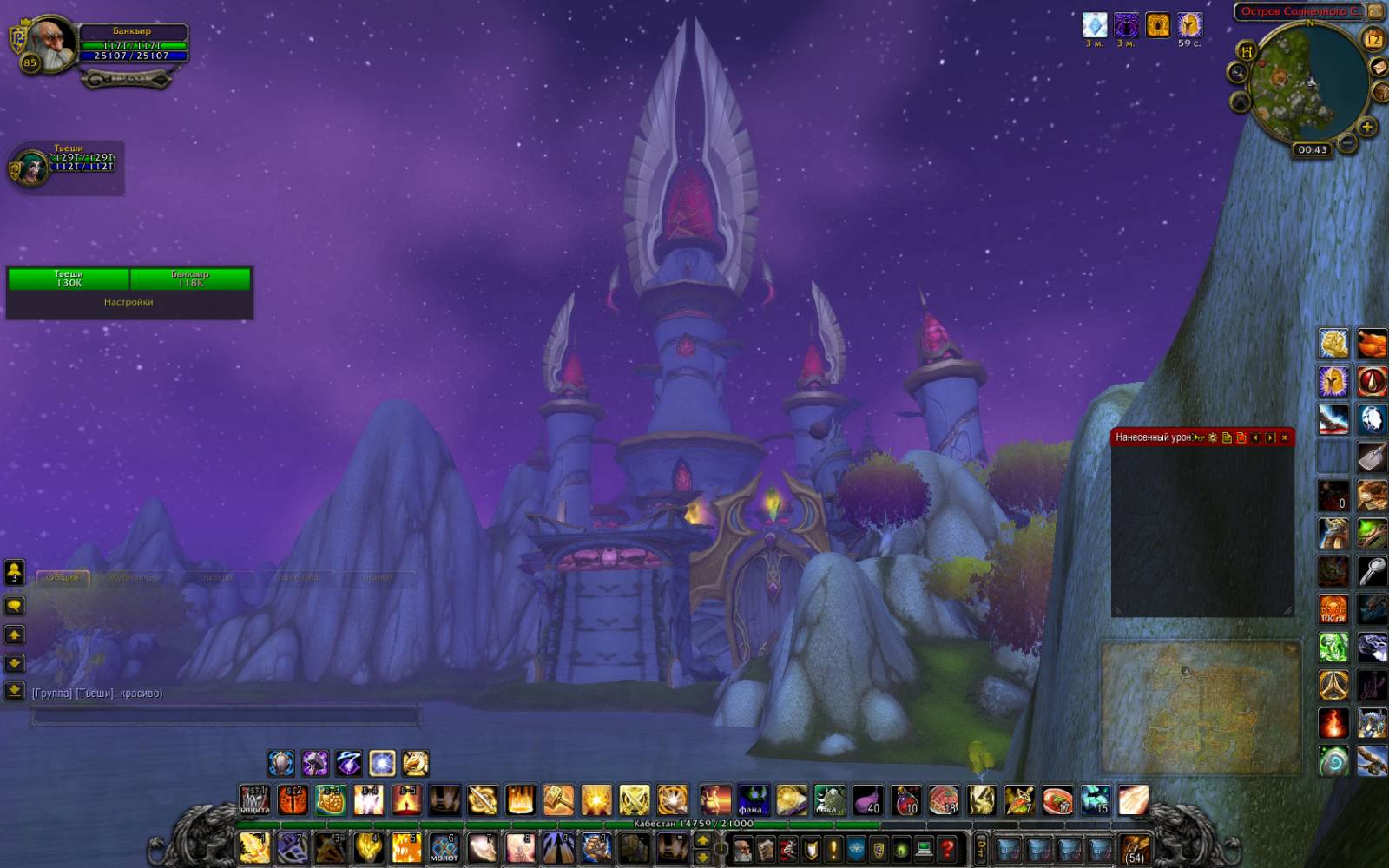Eat the purple eggplant item stack

coord(866,800)
